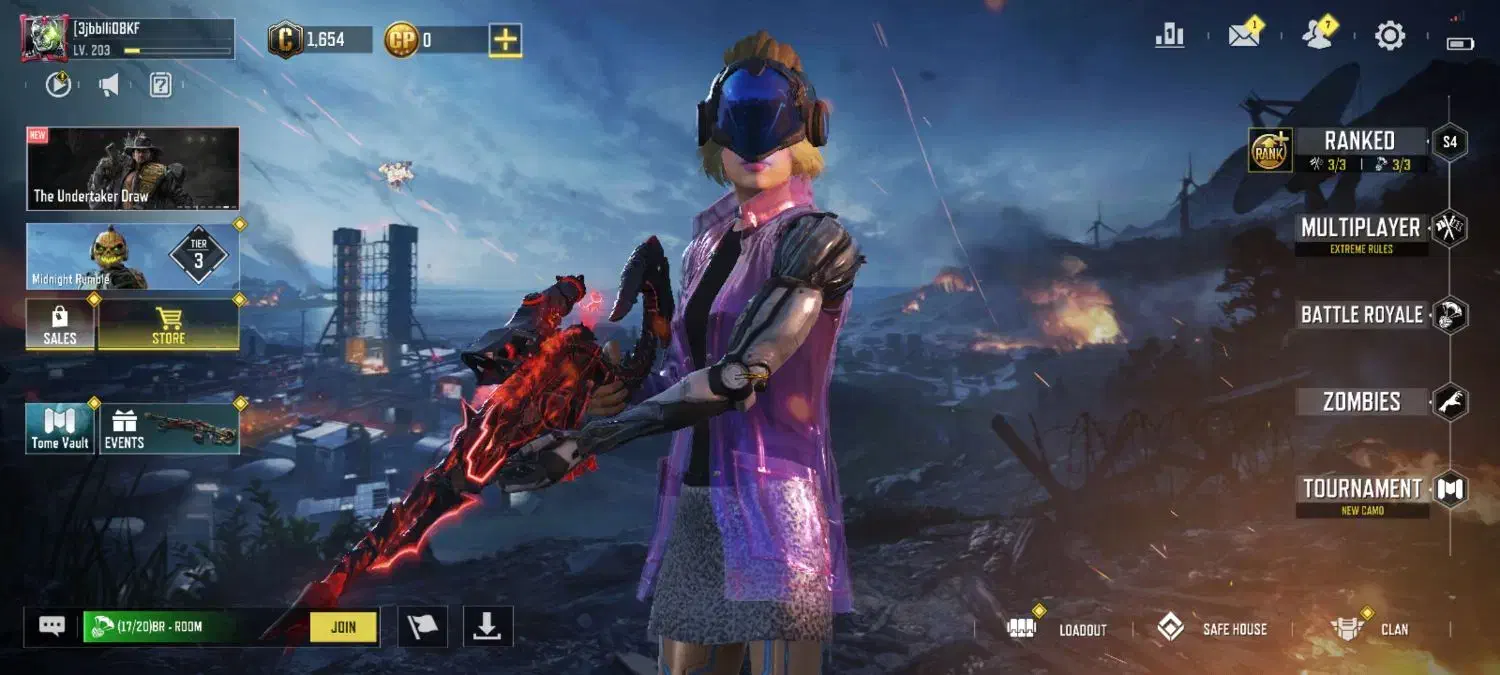Go to the Store
Screen dimensions: 1500x675
click(x=168, y=325)
